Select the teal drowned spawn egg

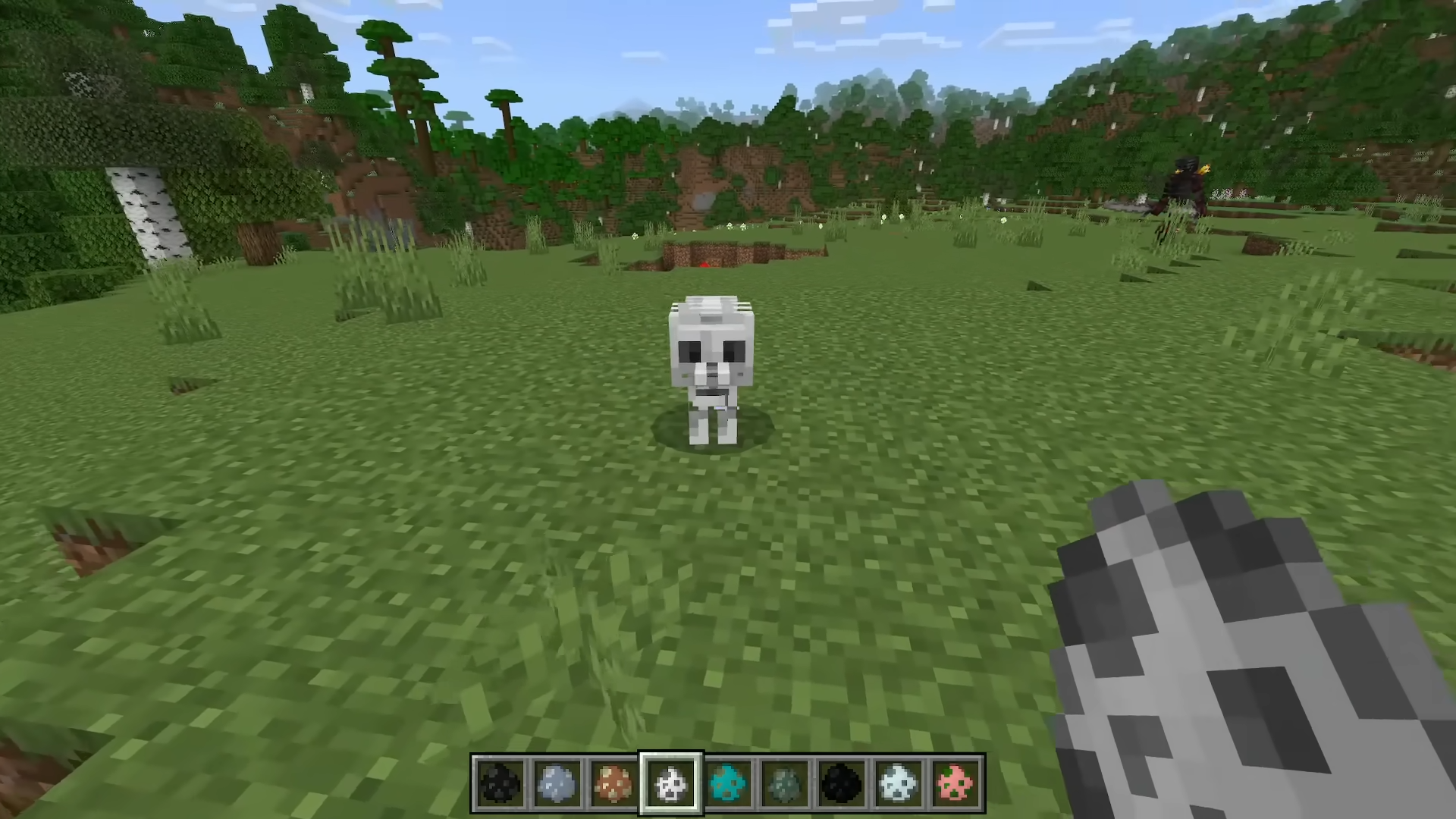point(728,783)
